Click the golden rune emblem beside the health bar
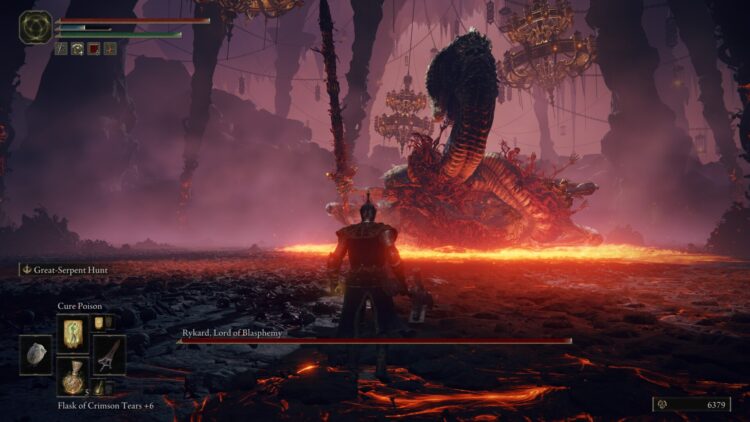Image resolution: width=750 pixels, height=422 pixels. 35,27
